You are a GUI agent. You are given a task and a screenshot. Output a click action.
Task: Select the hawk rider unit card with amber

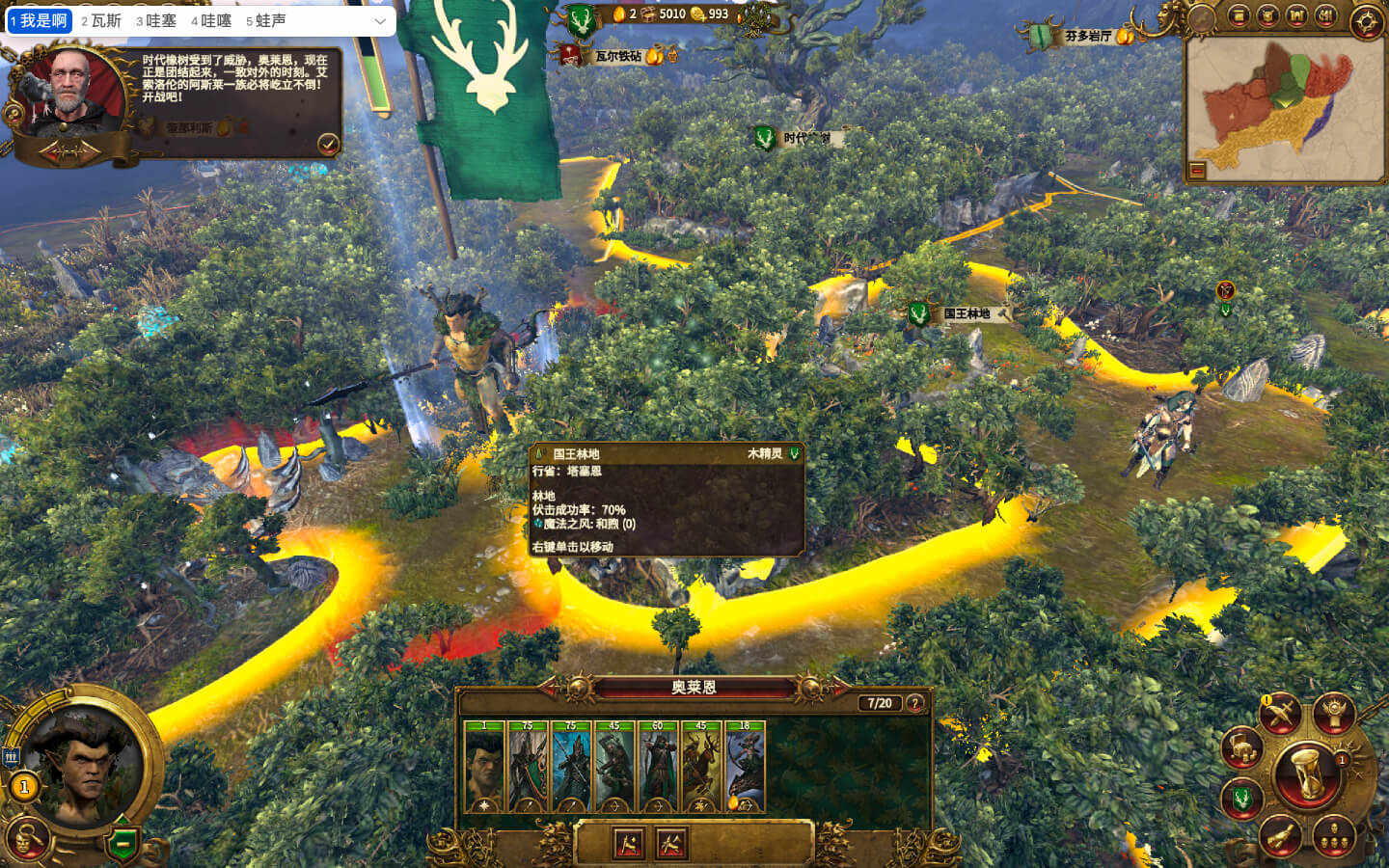[745, 767]
